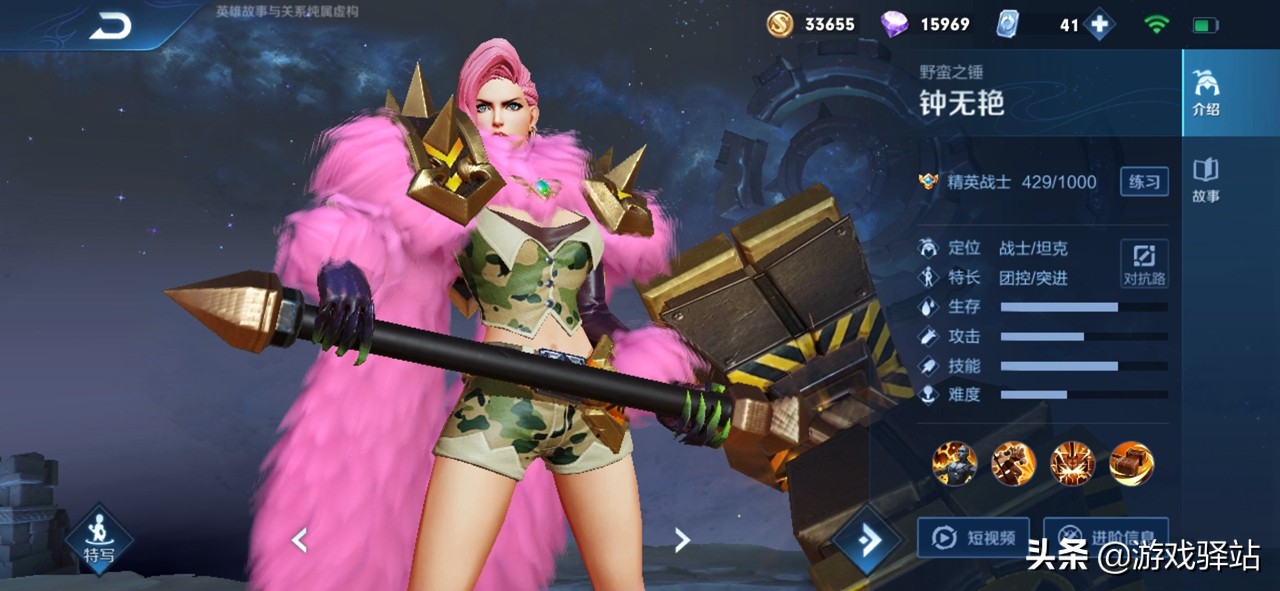Viewport: 1280px width, 591px height.
Task: Tap the purple diamond currency icon
Action: click(894, 25)
